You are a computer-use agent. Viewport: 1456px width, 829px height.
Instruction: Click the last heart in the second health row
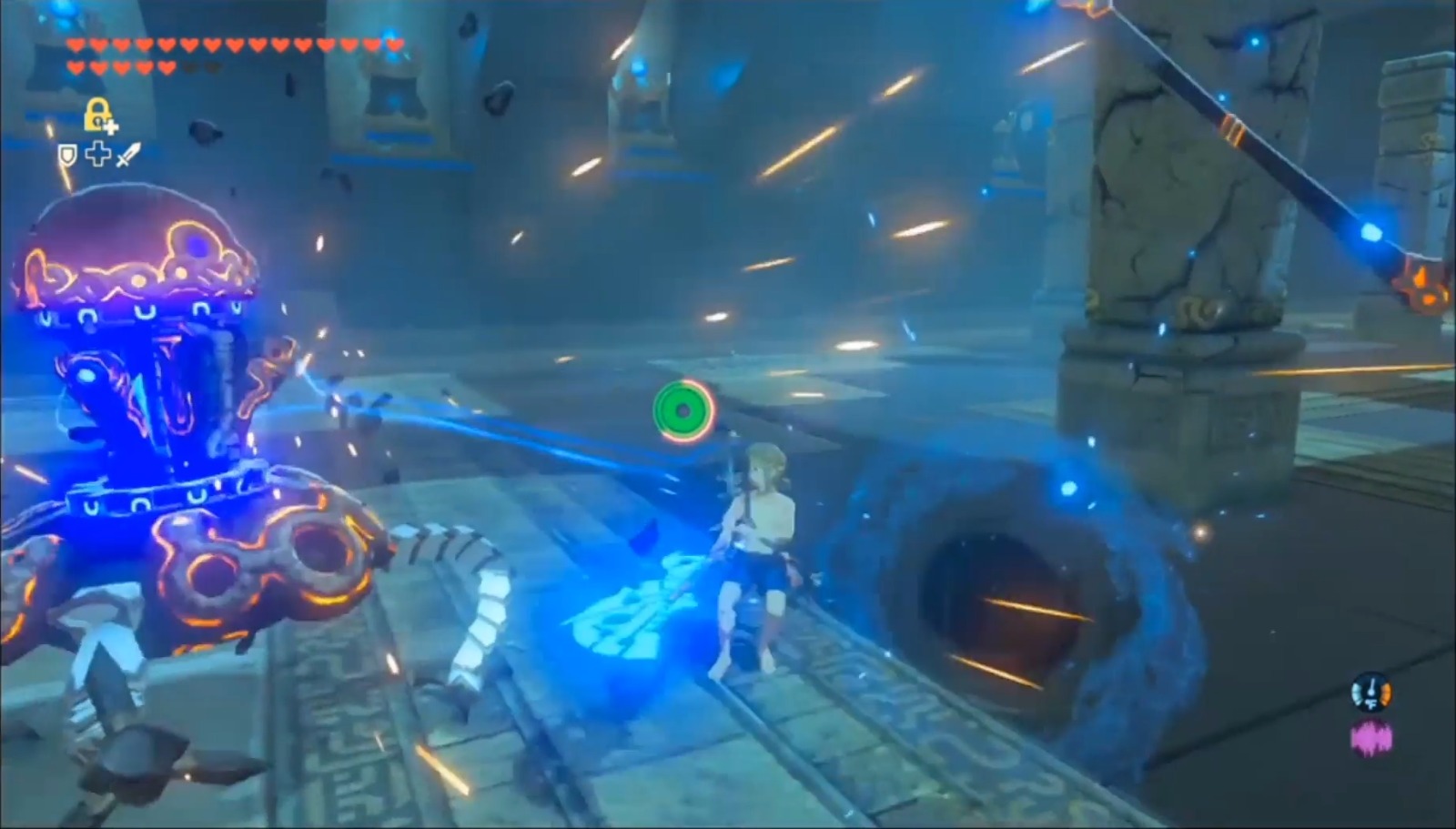tap(166, 66)
